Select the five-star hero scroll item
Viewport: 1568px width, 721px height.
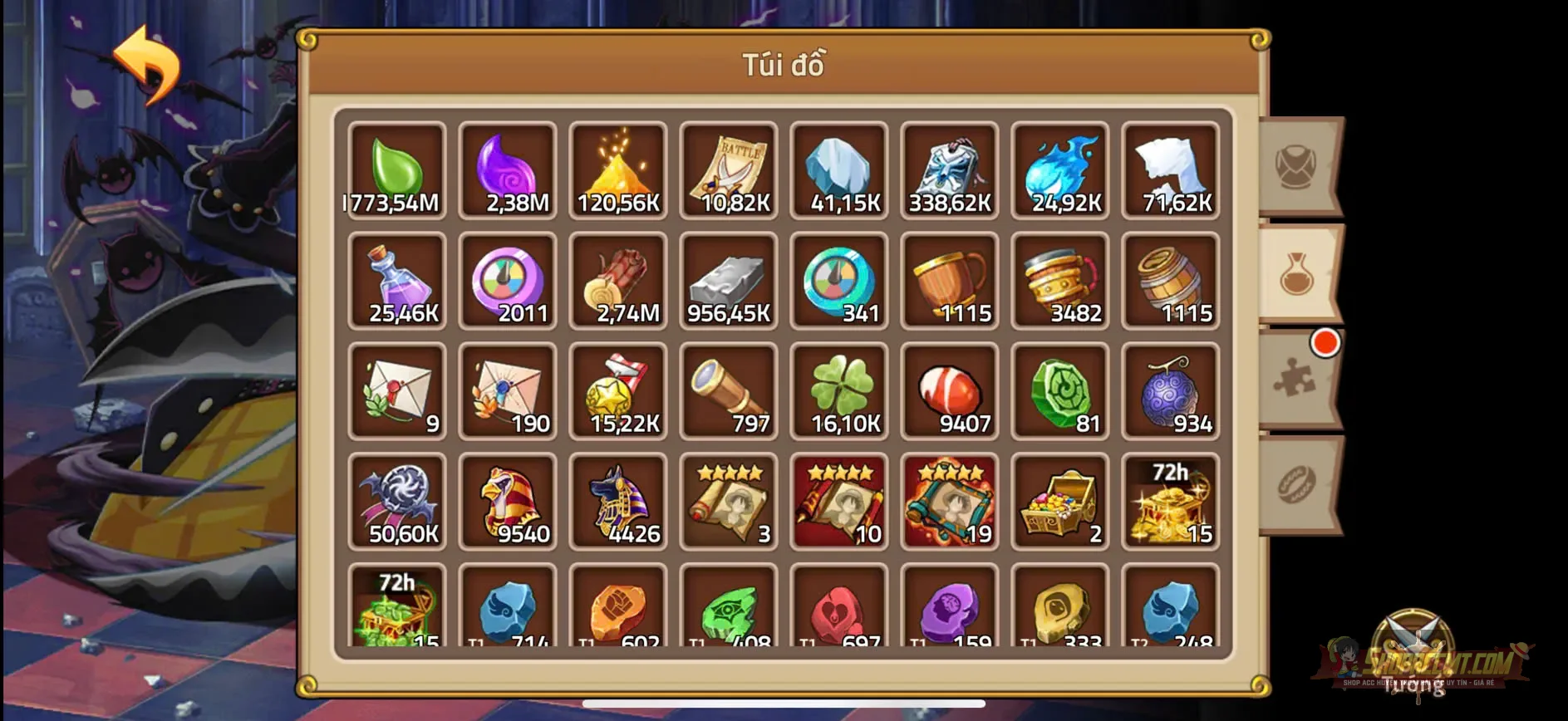pyautogui.click(x=729, y=503)
